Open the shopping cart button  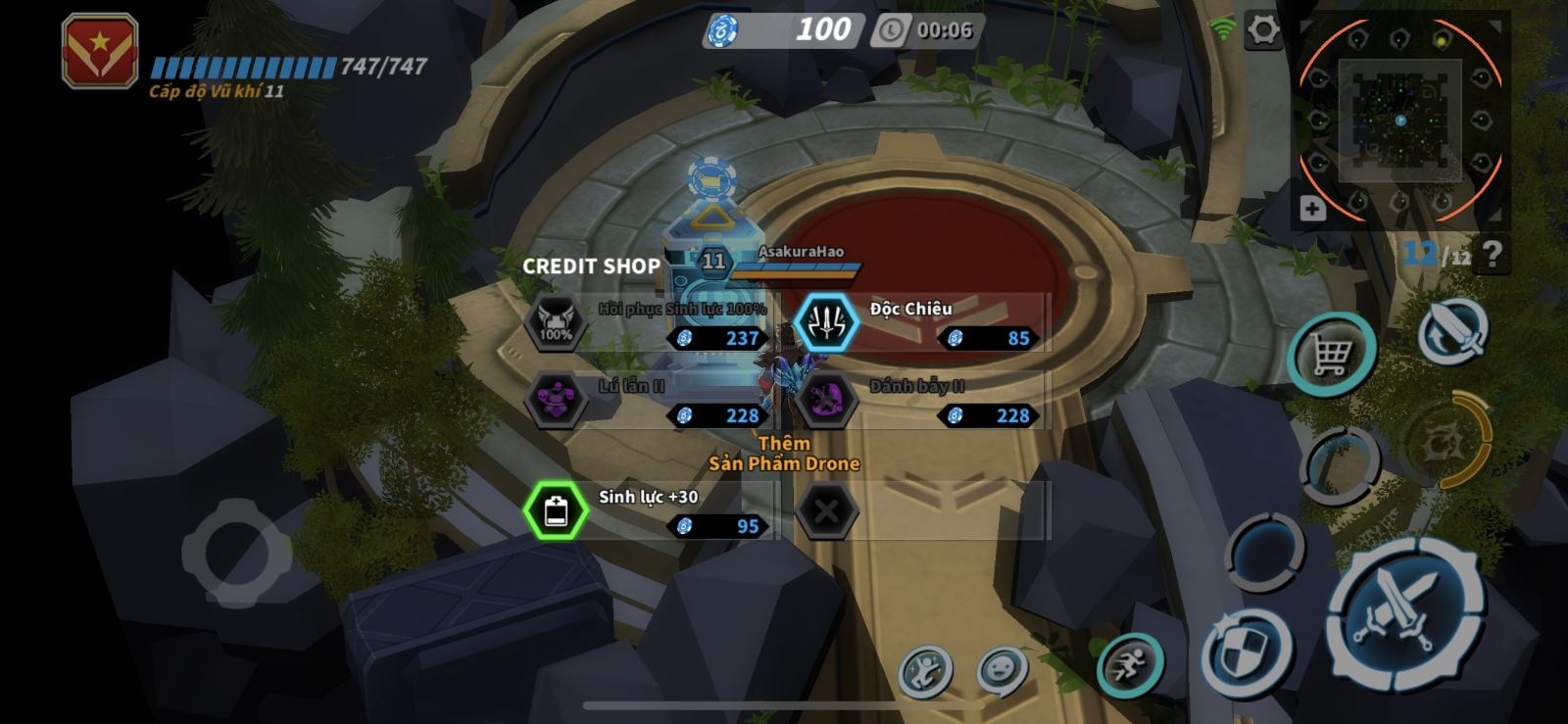[x=1331, y=353]
